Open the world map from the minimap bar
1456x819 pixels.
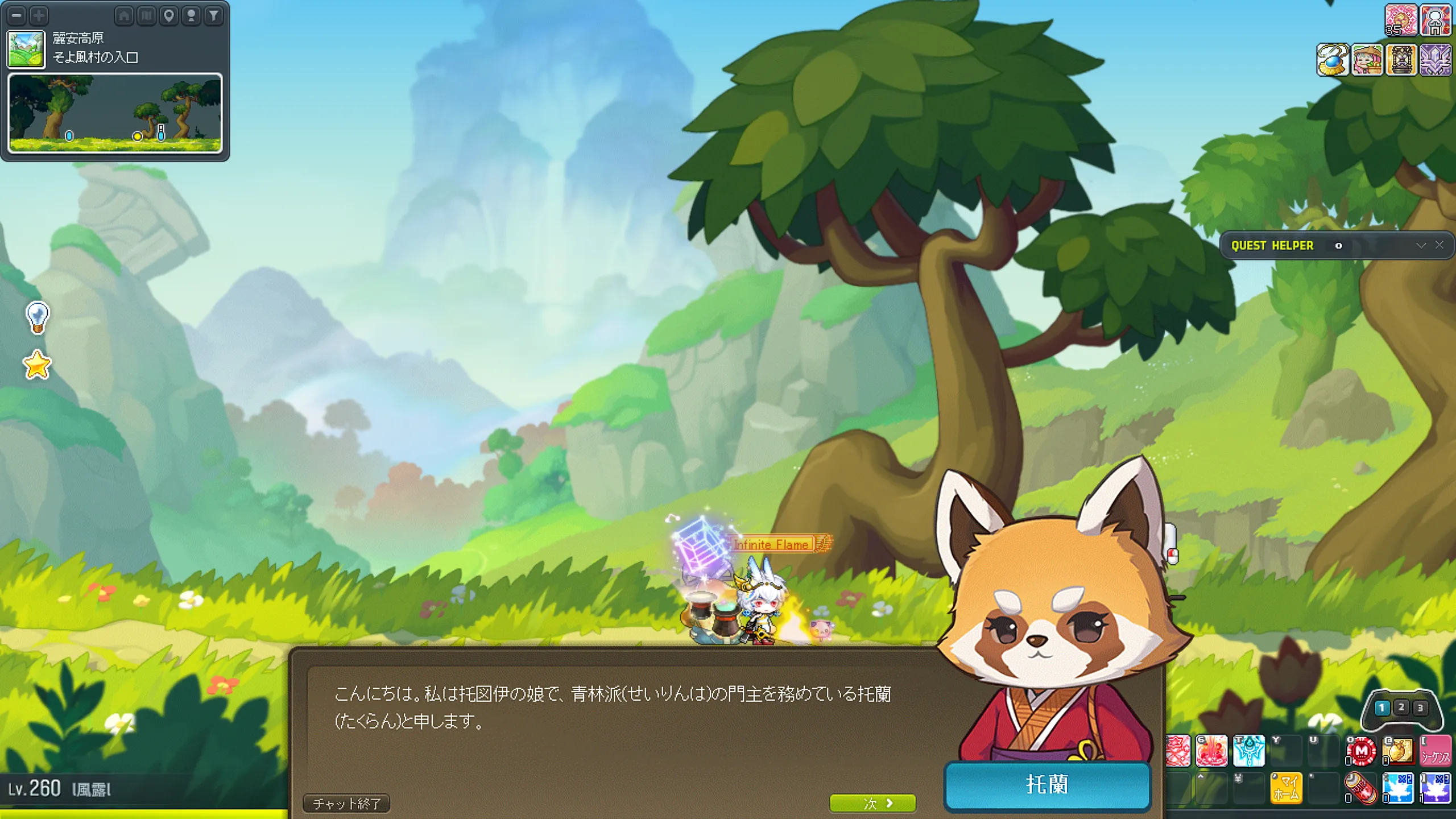(146, 15)
